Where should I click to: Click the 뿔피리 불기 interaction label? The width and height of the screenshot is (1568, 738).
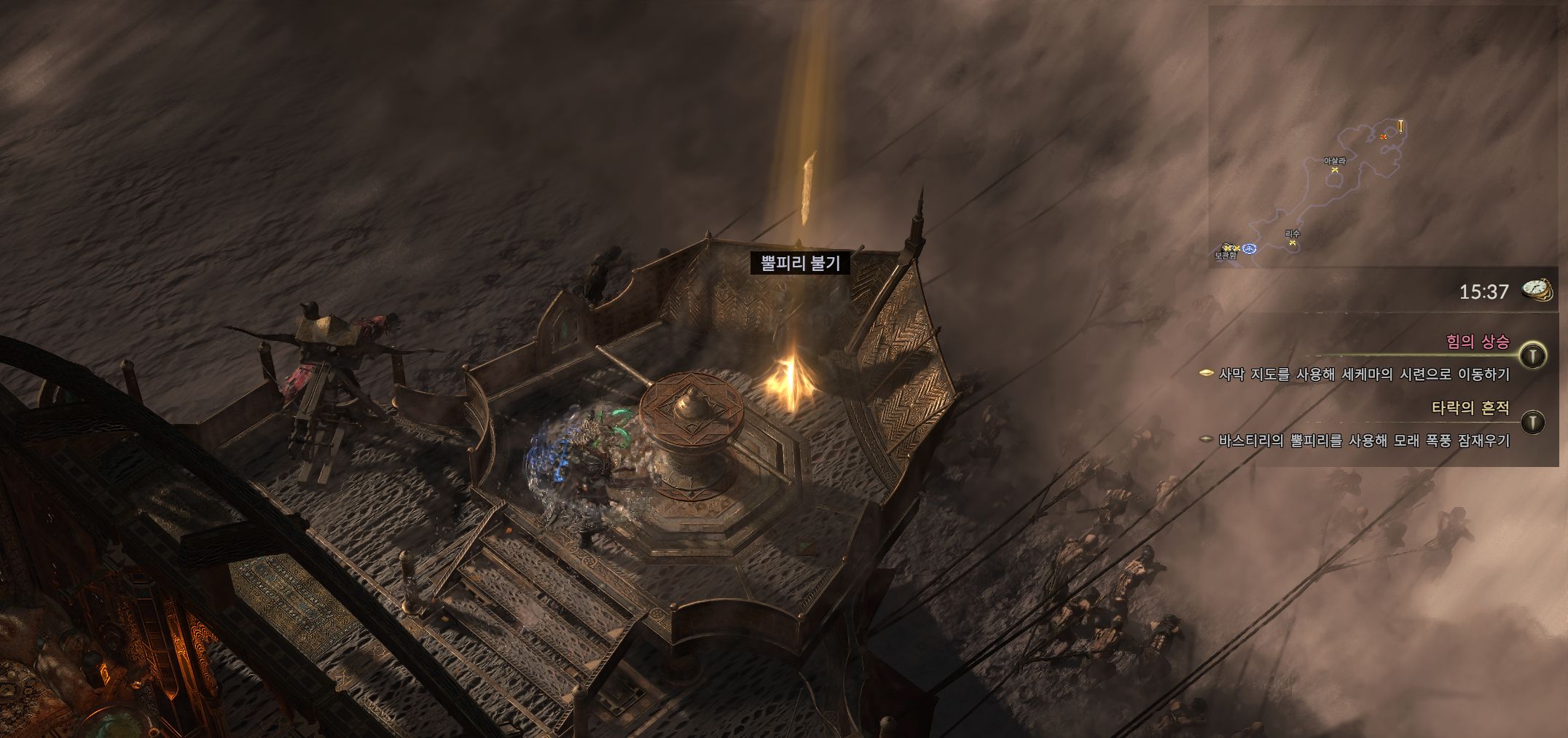pos(800,263)
